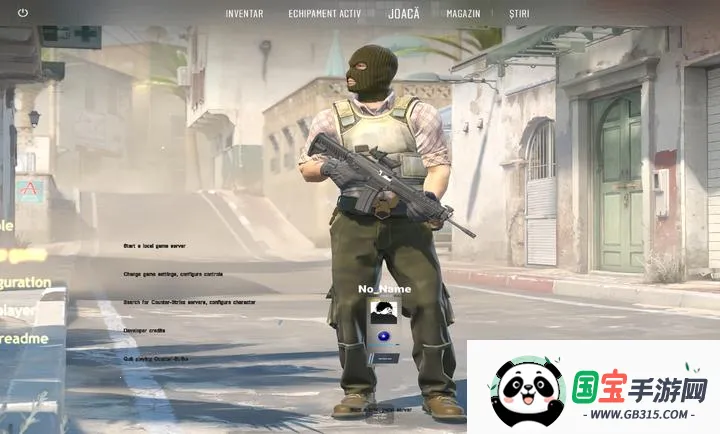720x434 pixels.
Task: Click the power quit icon
Action: [x=23, y=13]
